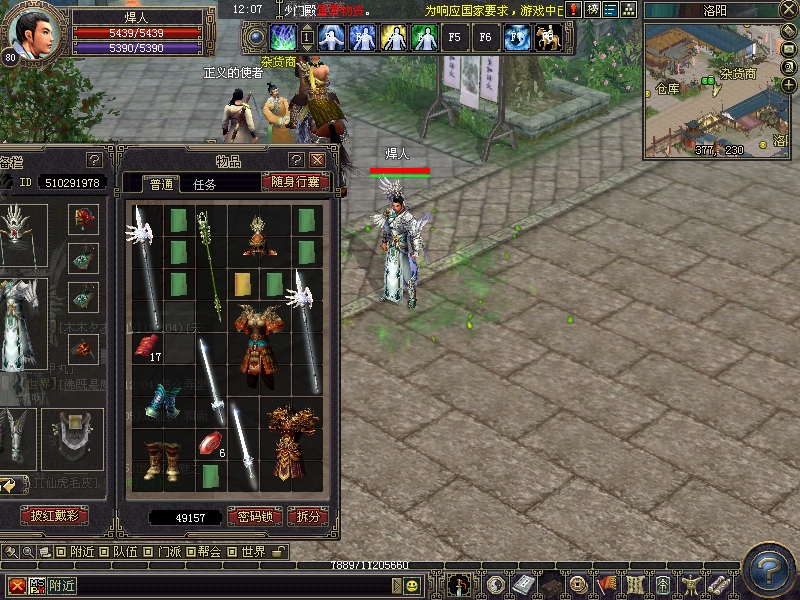Screen dimensions: 800x600
Task: Toggle the 世界 world chat channel
Action: click(253, 552)
